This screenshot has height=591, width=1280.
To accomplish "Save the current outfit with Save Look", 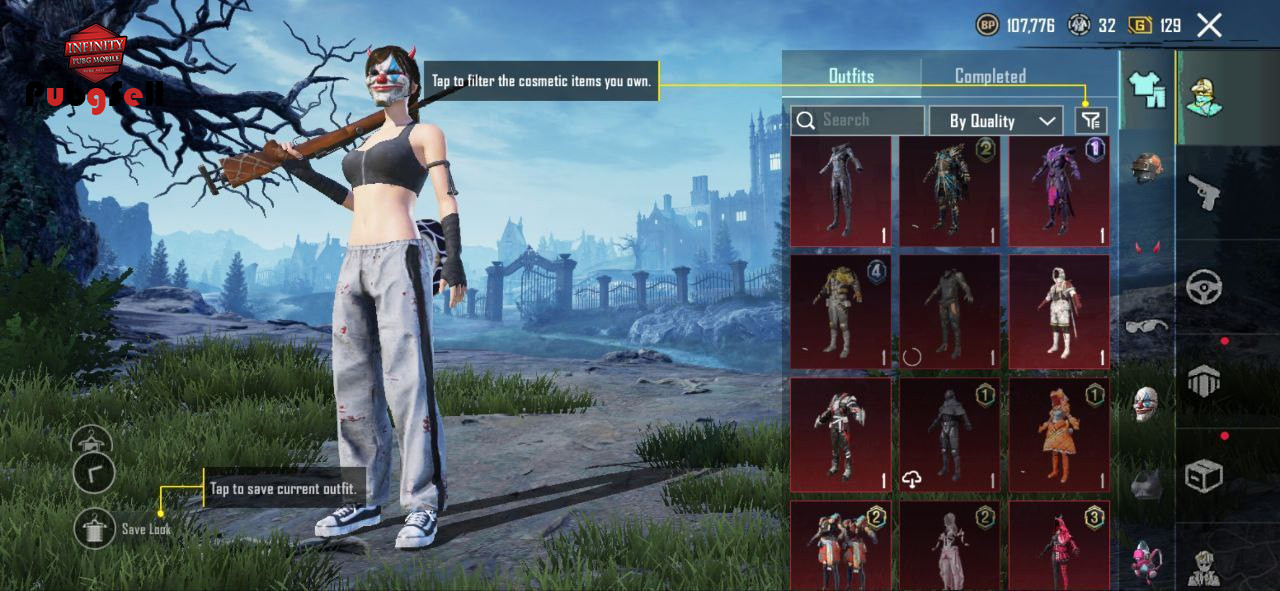I will tap(95, 528).
